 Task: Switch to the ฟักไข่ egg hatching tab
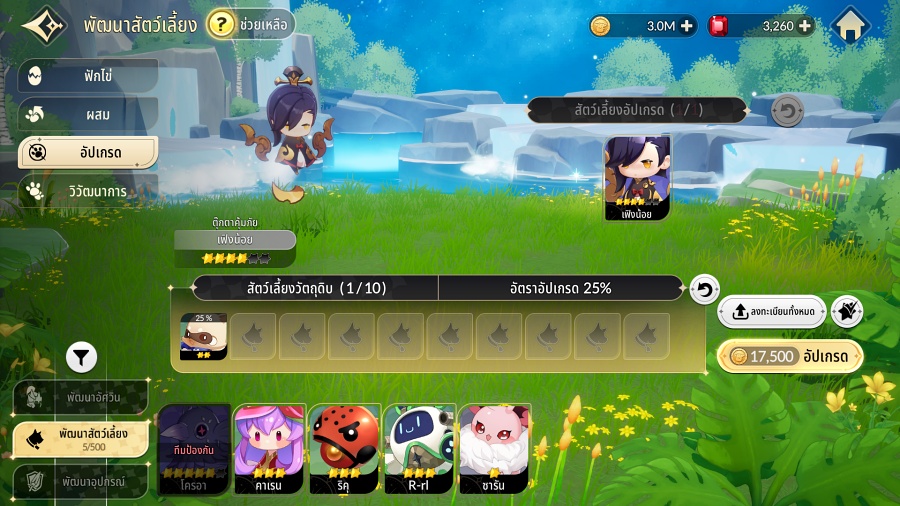[88, 76]
